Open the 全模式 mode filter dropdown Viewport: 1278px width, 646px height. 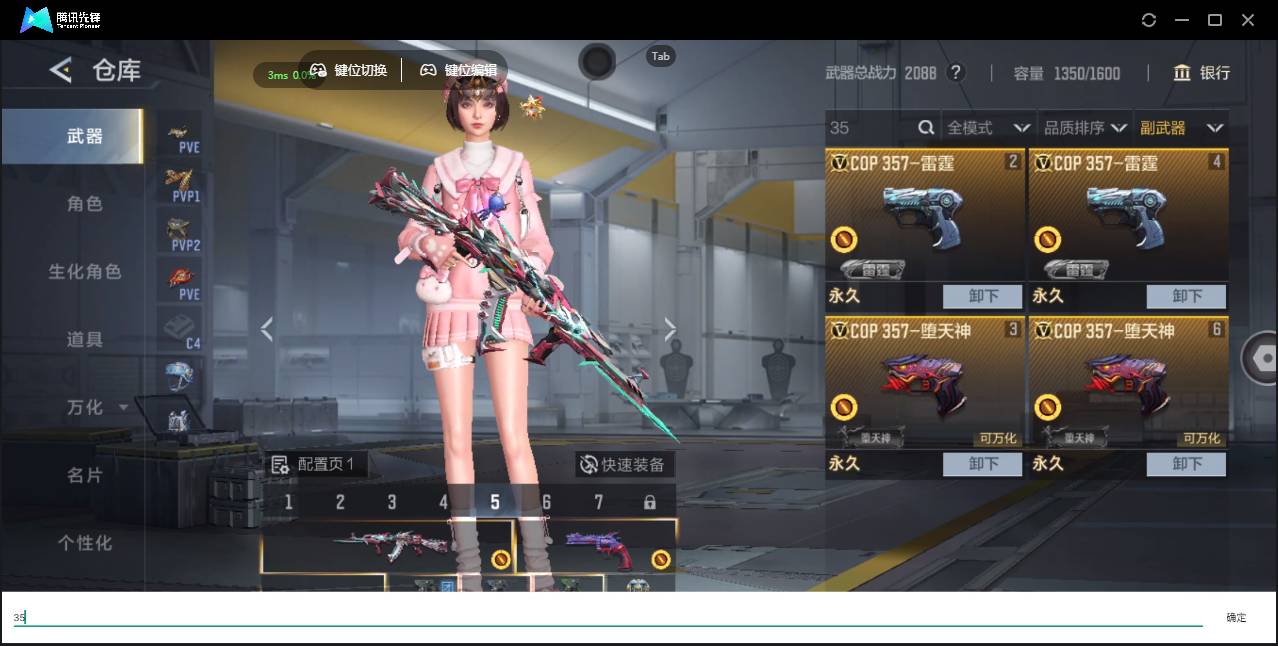pyautogui.click(x=988, y=128)
